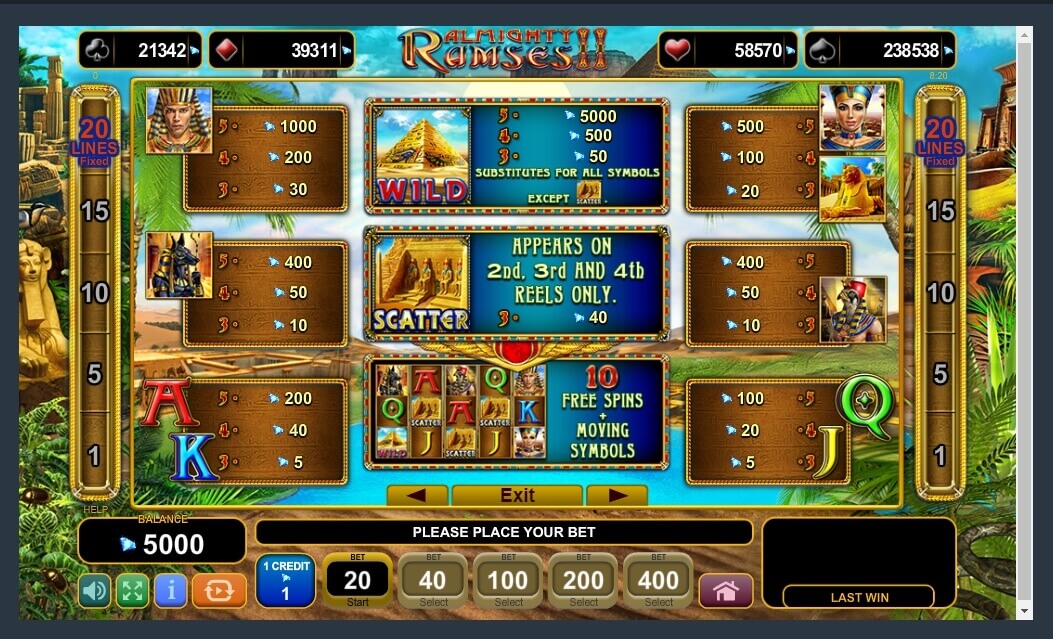
Task: Return to lobby with the home button
Action: click(725, 590)
